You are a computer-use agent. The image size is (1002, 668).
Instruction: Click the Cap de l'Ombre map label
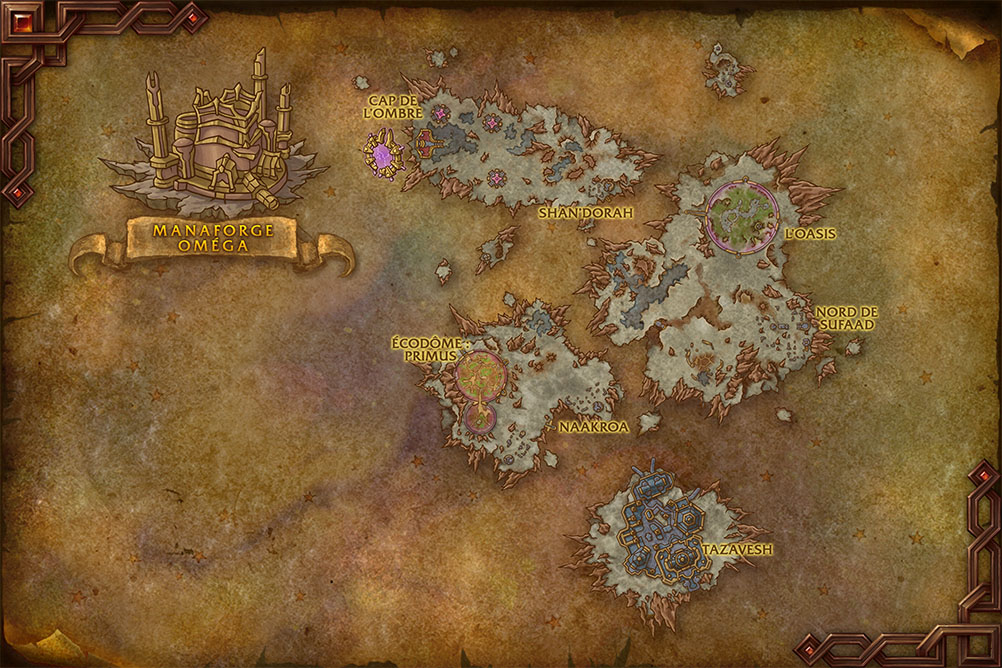pyautogui.click(x=393, y=105)
